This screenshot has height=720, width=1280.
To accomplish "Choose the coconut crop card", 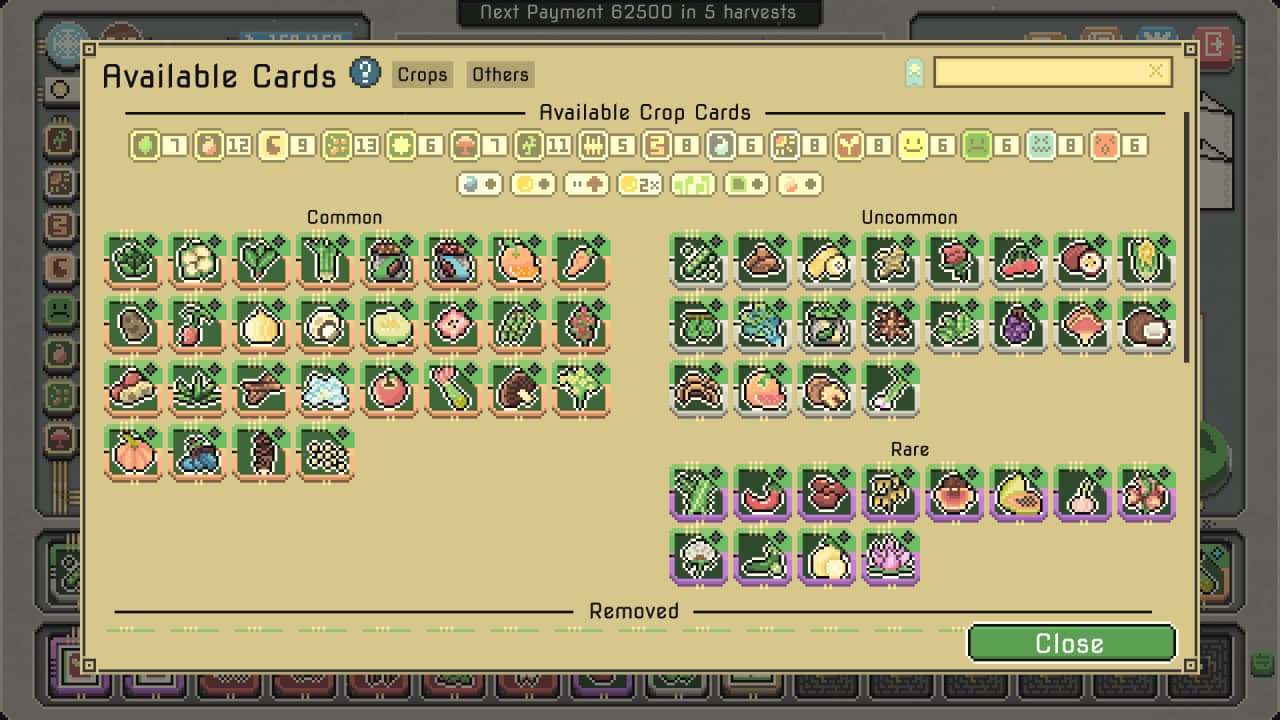I will [x=1146, y=326].
